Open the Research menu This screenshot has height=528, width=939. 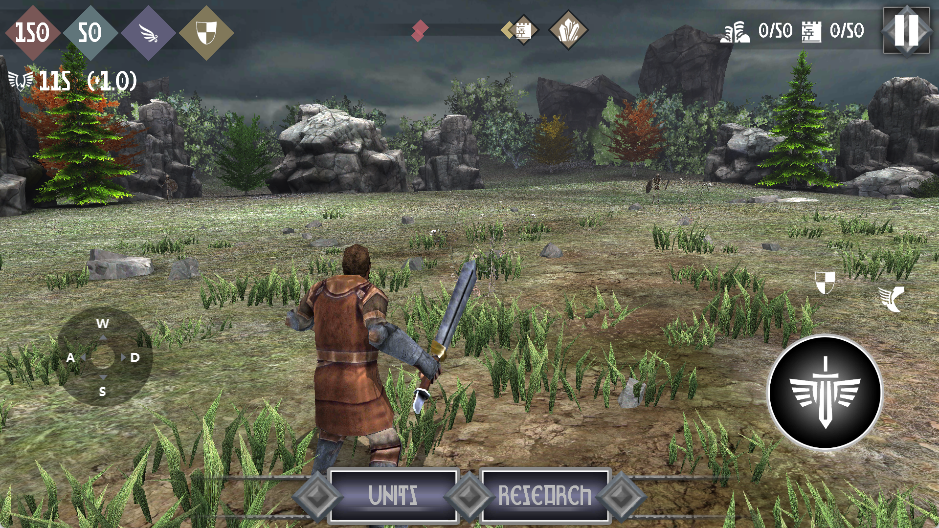coord(545,495)
